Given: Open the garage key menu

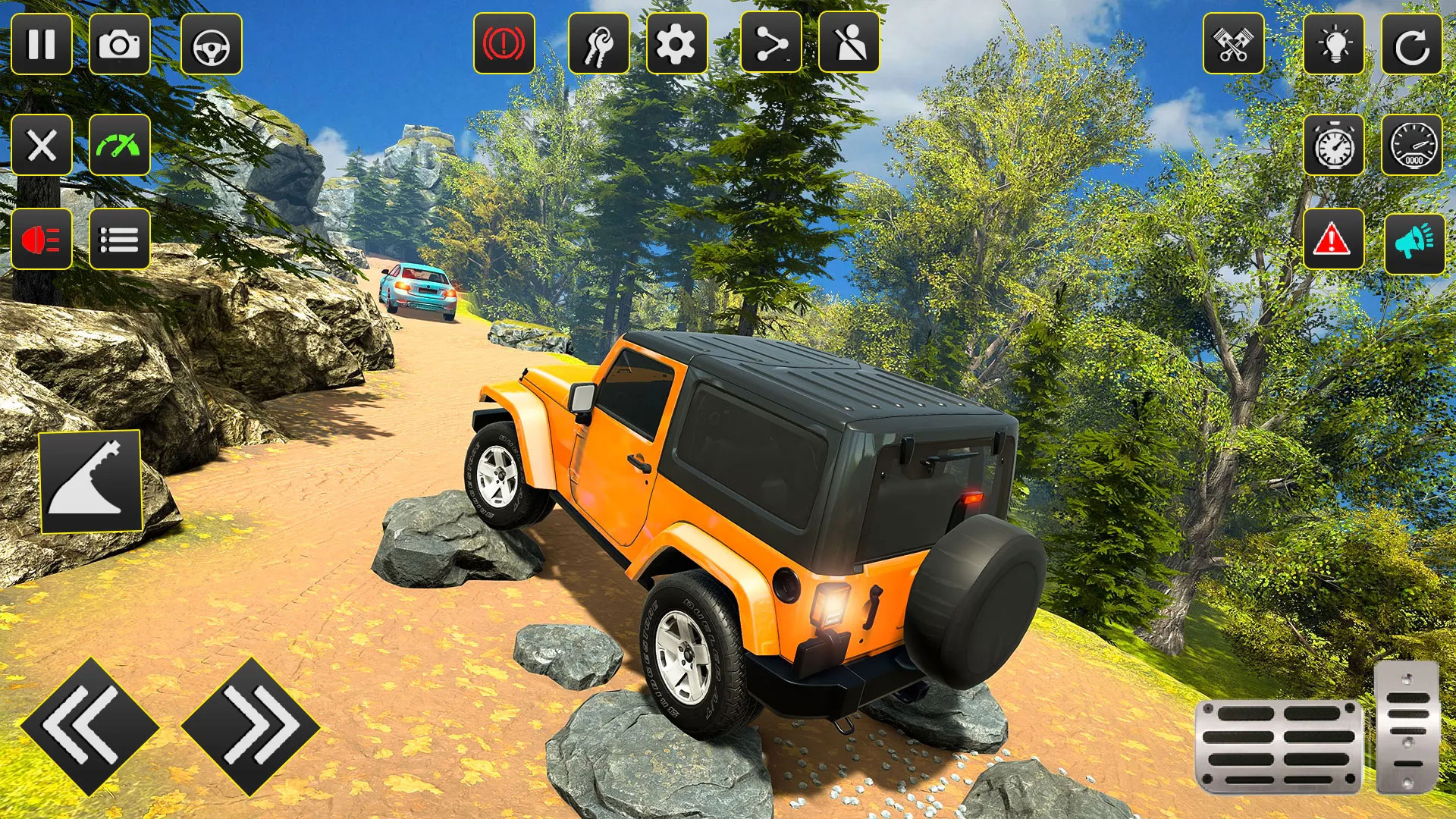Looking at the screenshot, I should (598, 43).
